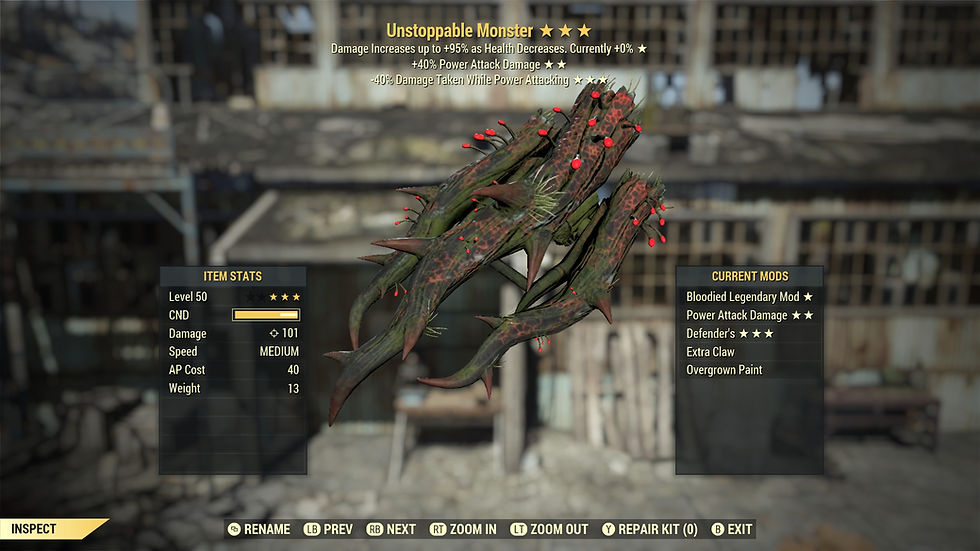Exit the inspect screen
The width and height of the screenshot is (980, 551).
[x=731, y=529]
